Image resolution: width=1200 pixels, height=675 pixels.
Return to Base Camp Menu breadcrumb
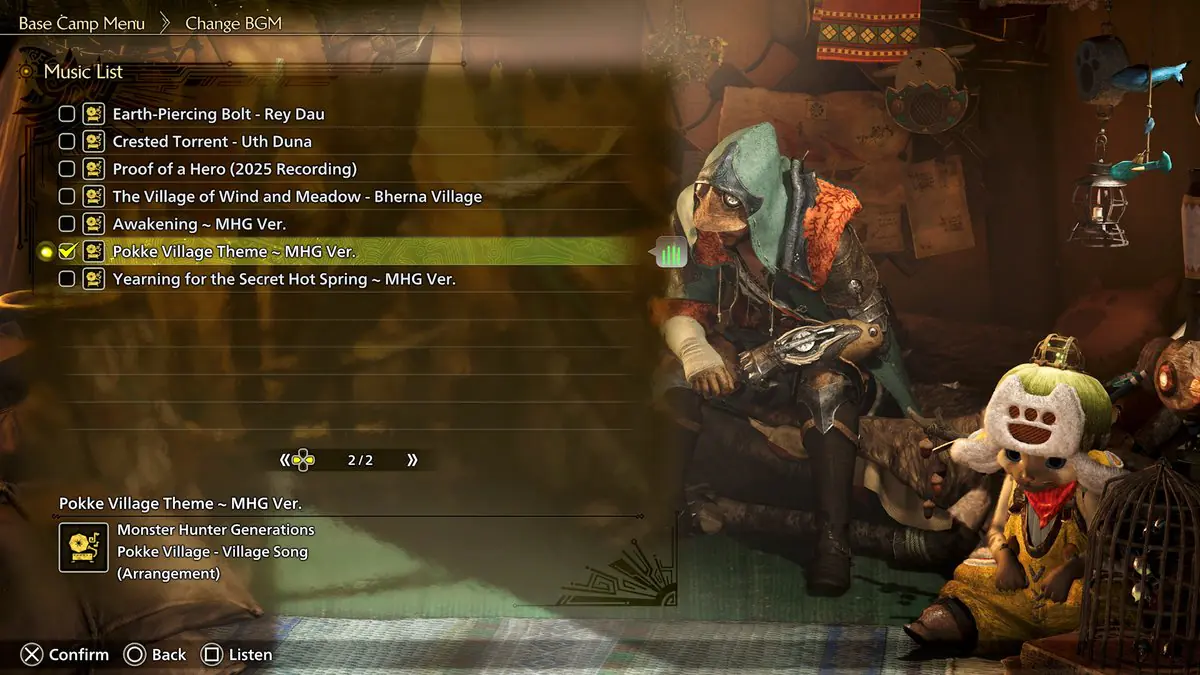pyautogui.click(x=82, y=23)
